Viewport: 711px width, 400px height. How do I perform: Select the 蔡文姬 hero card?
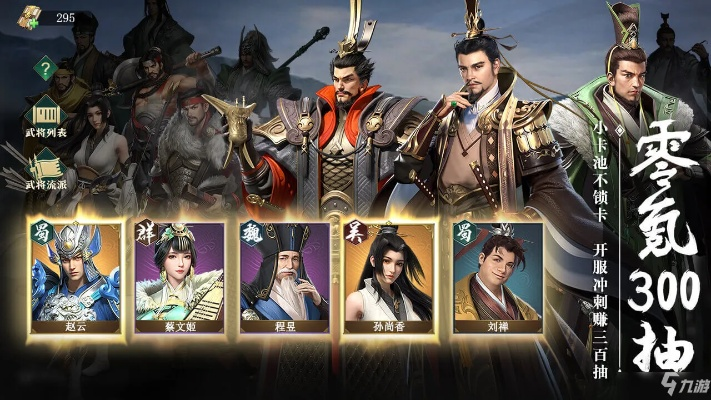tap(180, 277)
